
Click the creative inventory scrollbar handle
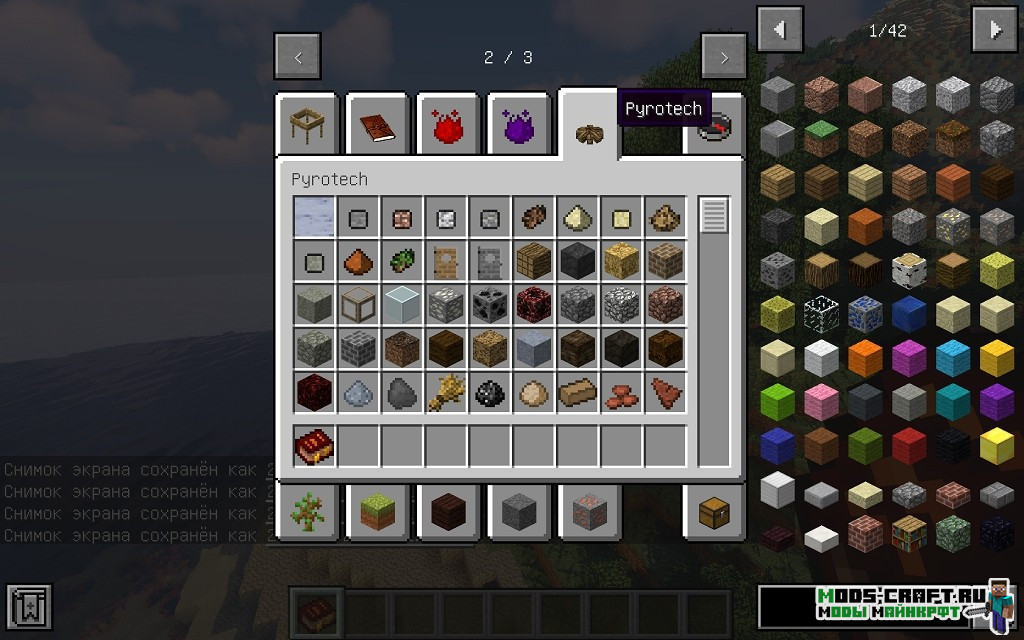[714, 215]
